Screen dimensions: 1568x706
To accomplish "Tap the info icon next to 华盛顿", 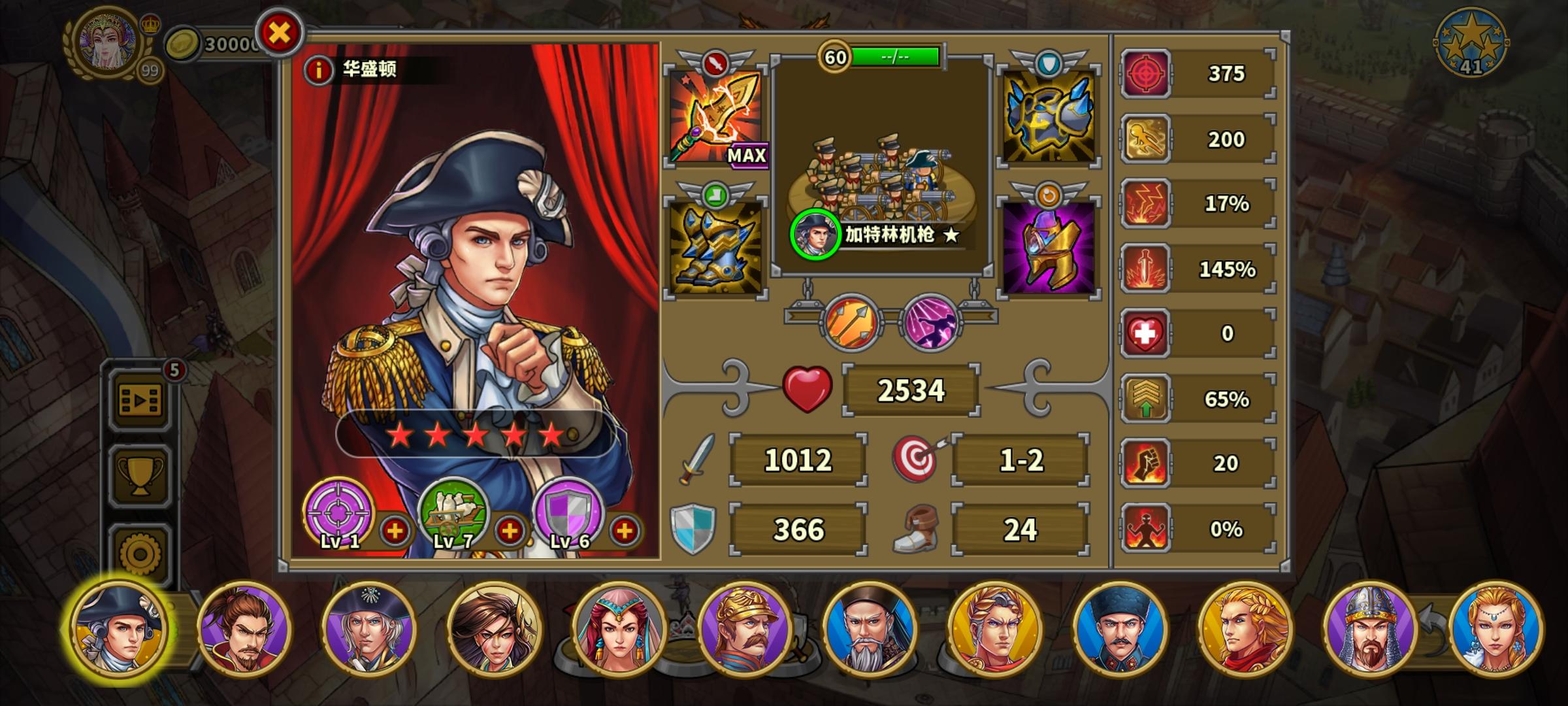I will pyautogui.click(x=318, y=69).
